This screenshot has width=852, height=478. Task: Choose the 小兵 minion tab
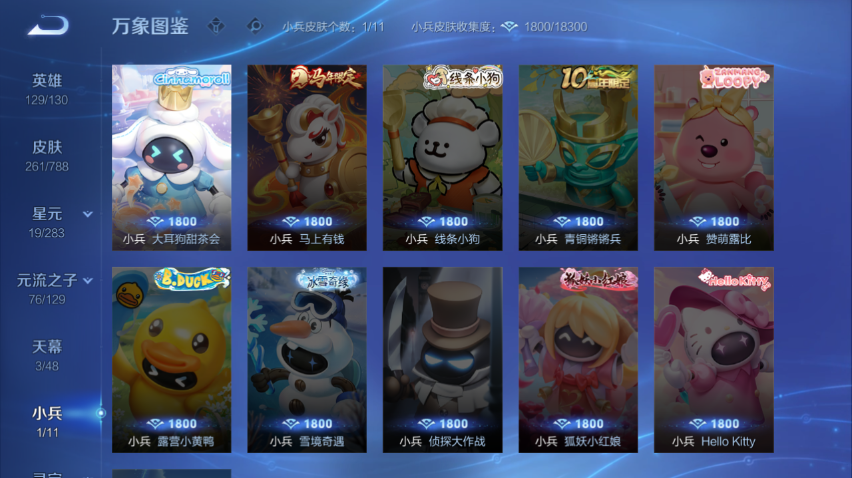(47, 420)
